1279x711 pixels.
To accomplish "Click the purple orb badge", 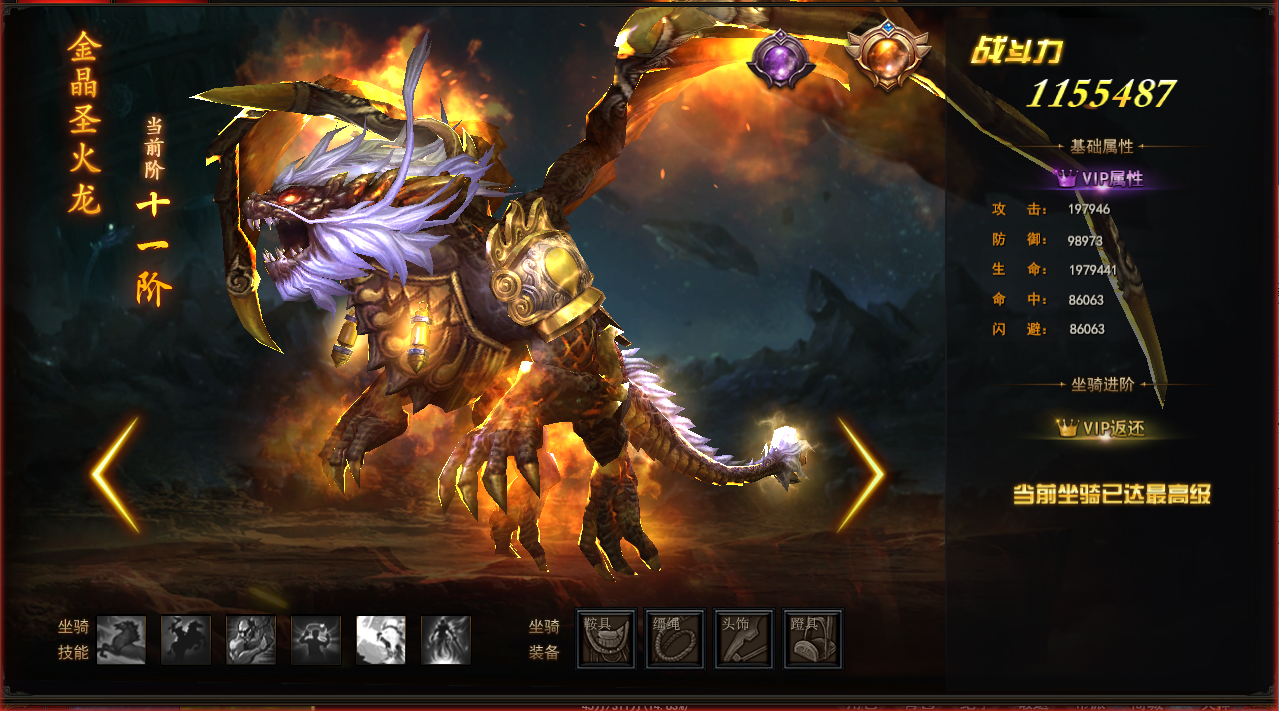I will pos(782,59).
